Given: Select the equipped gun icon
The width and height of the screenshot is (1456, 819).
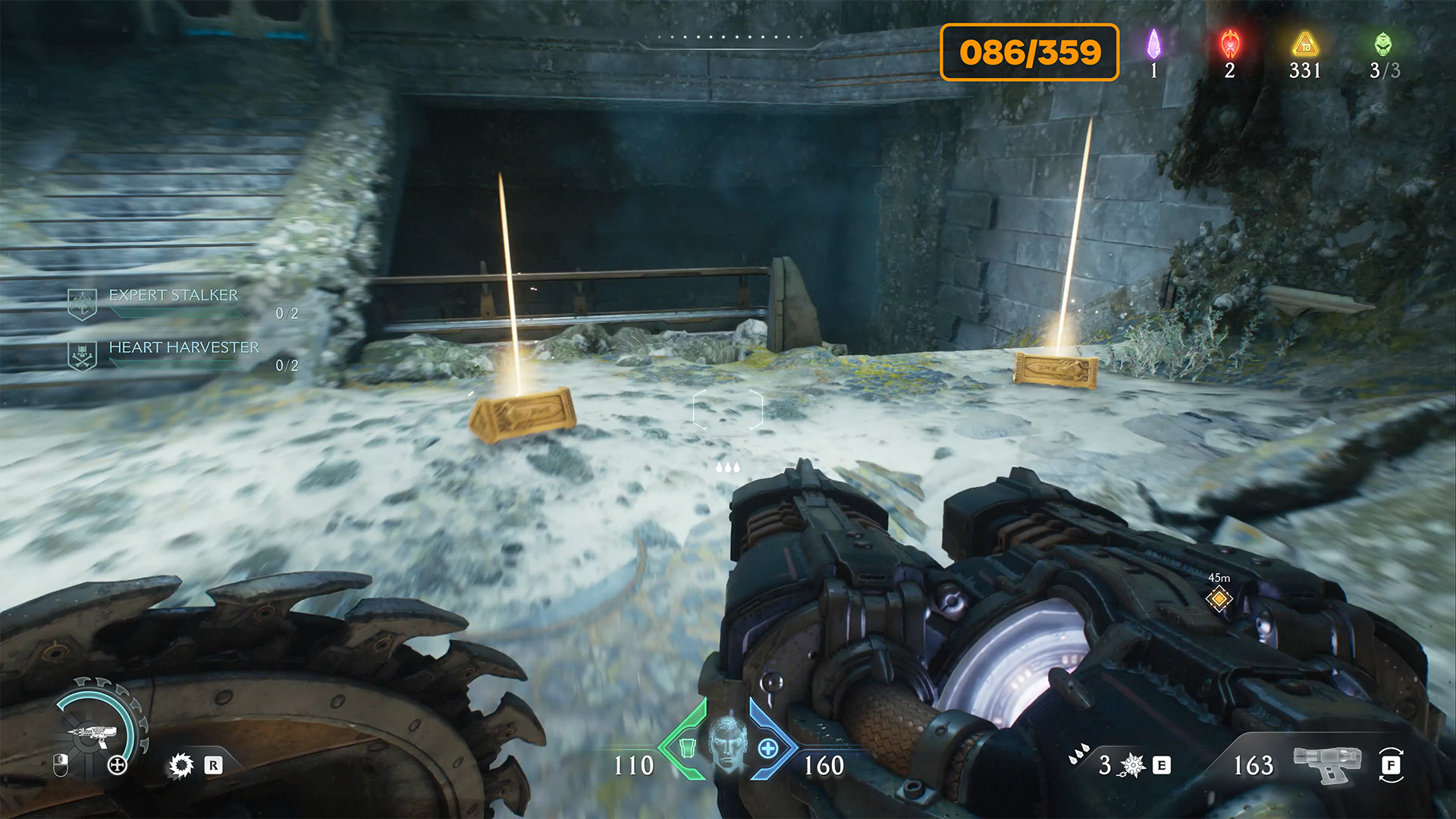Looking at the screenshot, I should (x=1326, y=763).
